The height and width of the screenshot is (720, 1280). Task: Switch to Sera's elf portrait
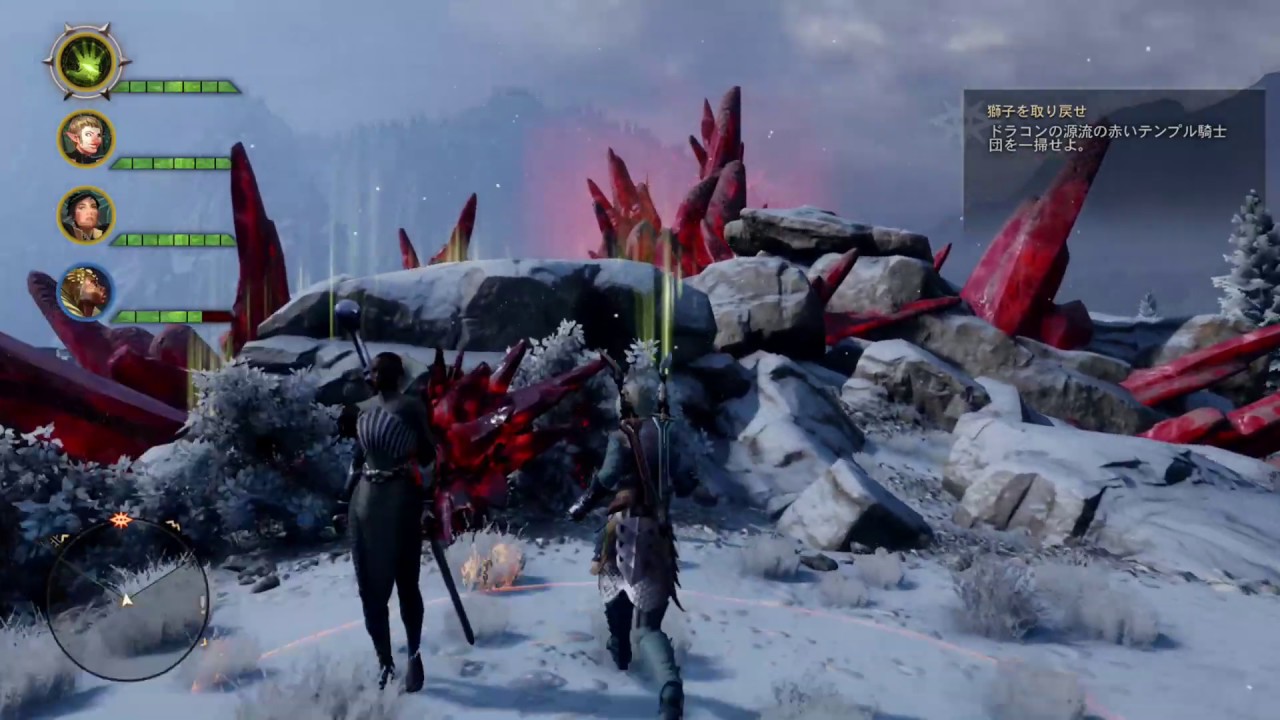86,138
